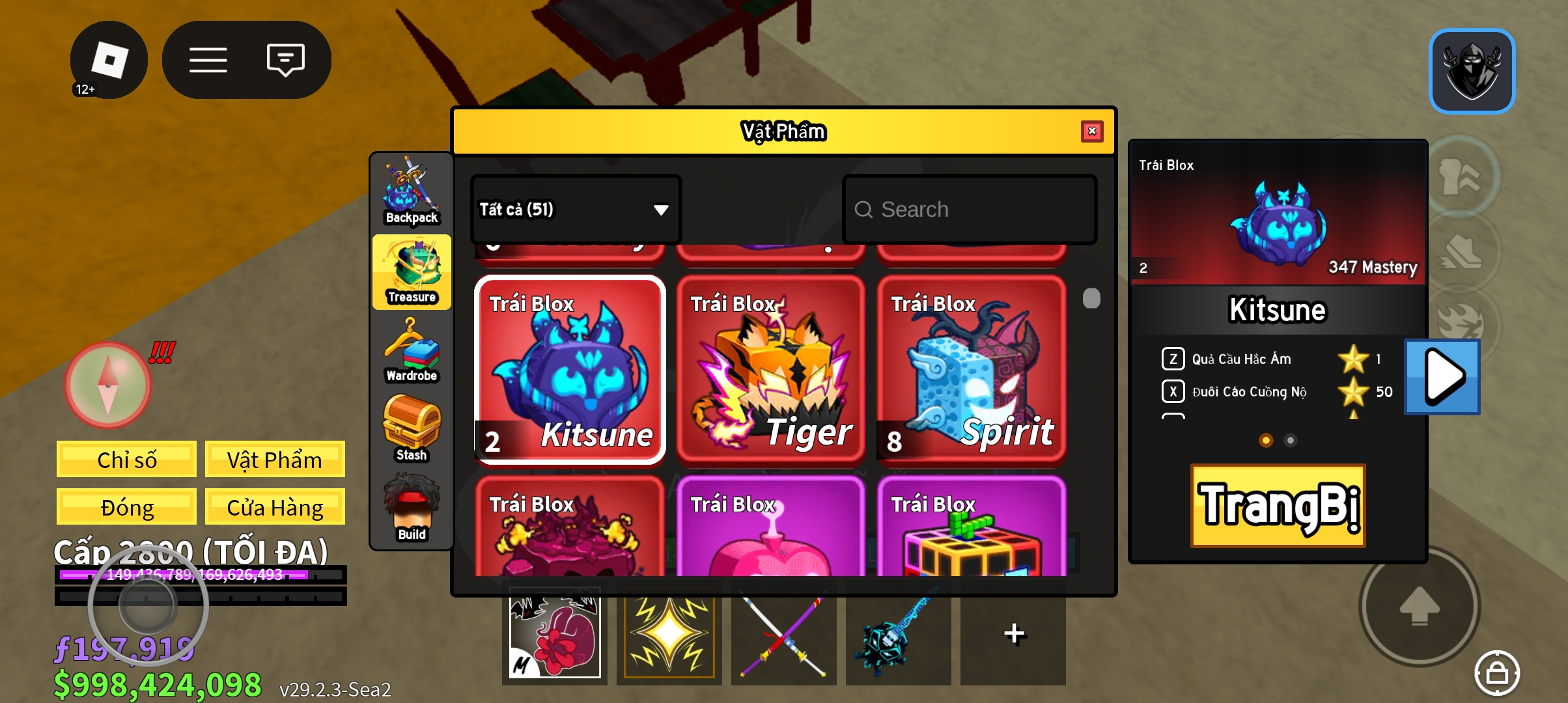The height and width of the screenshot is (703, 1568).
Task: Open the Tất cả (51) filter dropdown
Action: tap(576, 210)
